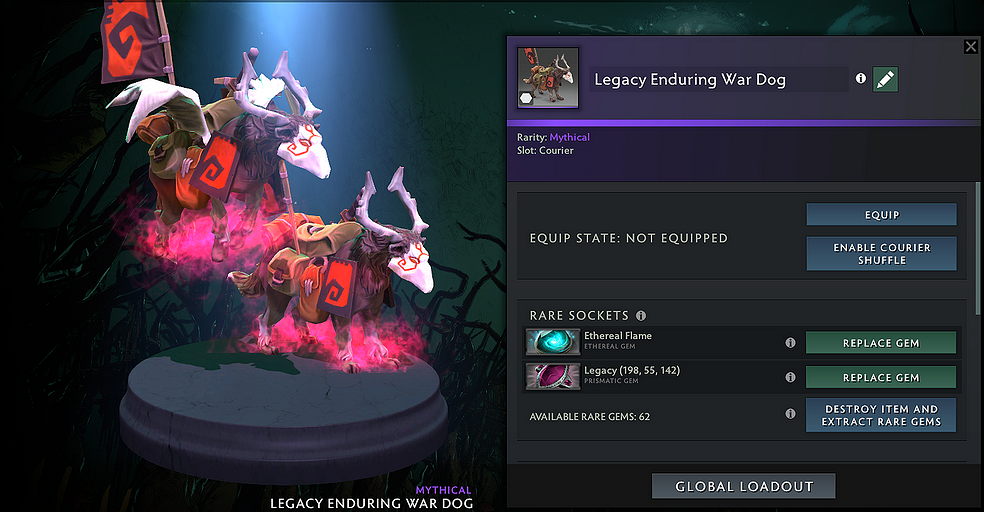Replace the Ethereal Flame gem
The height and width of the screenshot is (512, 984).
click(880, 343)
